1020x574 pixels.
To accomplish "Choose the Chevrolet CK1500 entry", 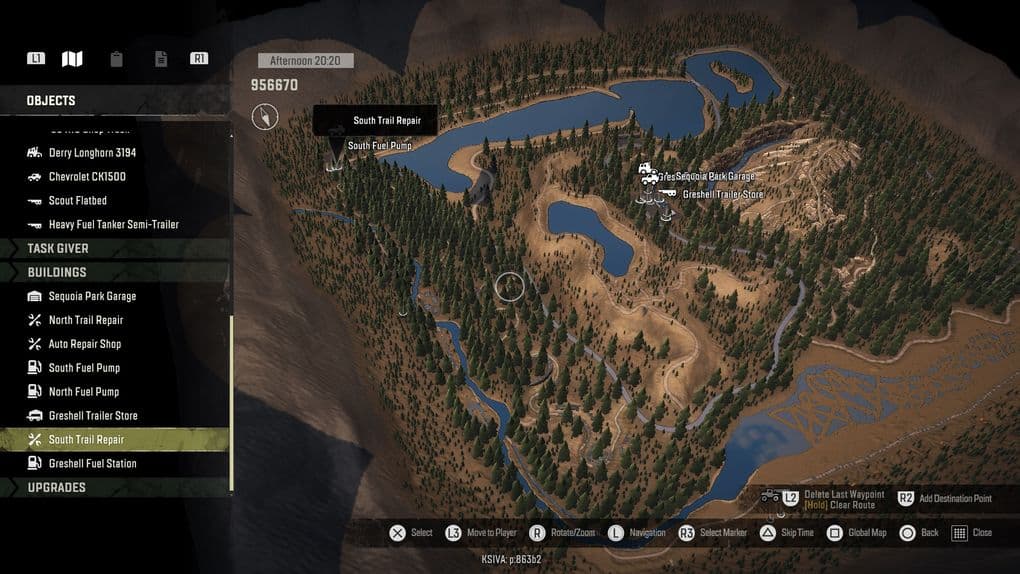I will click(x=87, y=177).
